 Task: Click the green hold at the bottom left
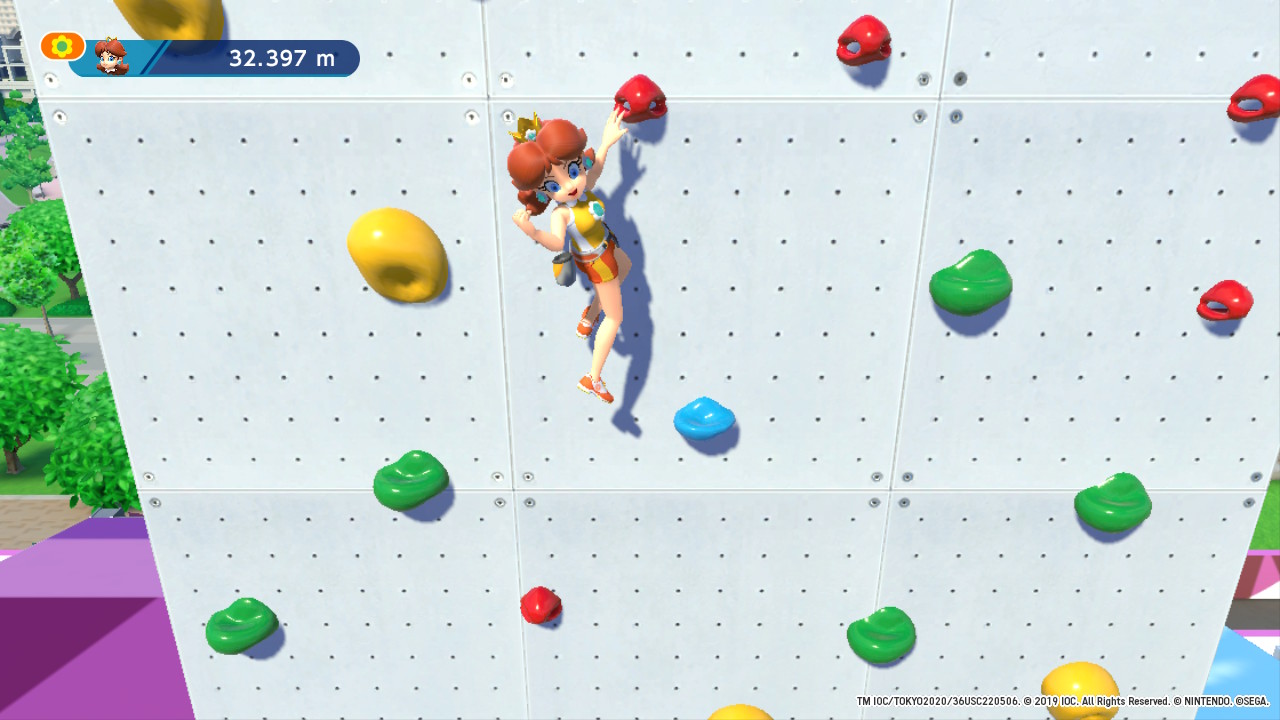click(243, 625)
